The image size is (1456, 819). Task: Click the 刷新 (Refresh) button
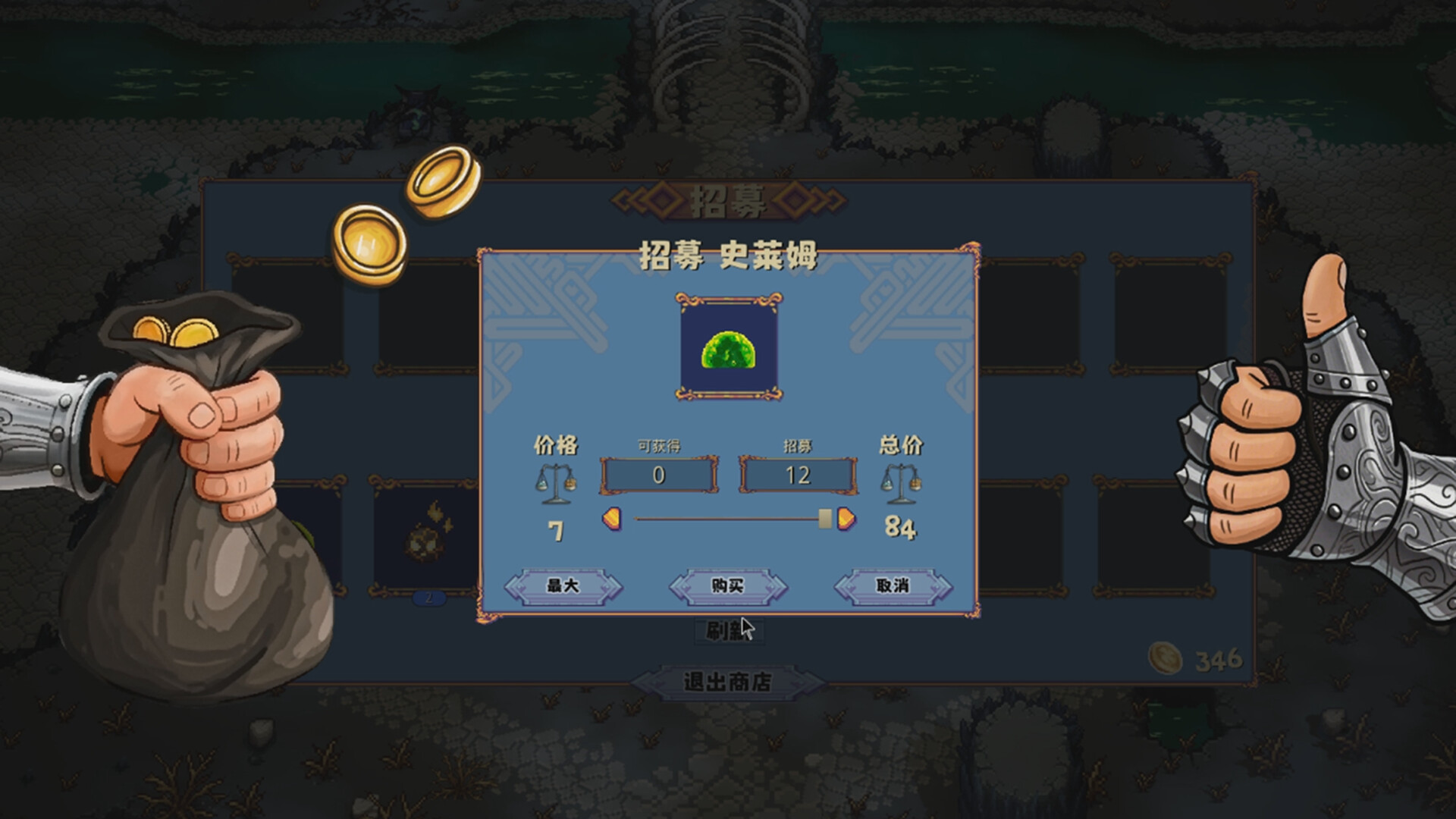pyautogui.click(x=730, y=631)
